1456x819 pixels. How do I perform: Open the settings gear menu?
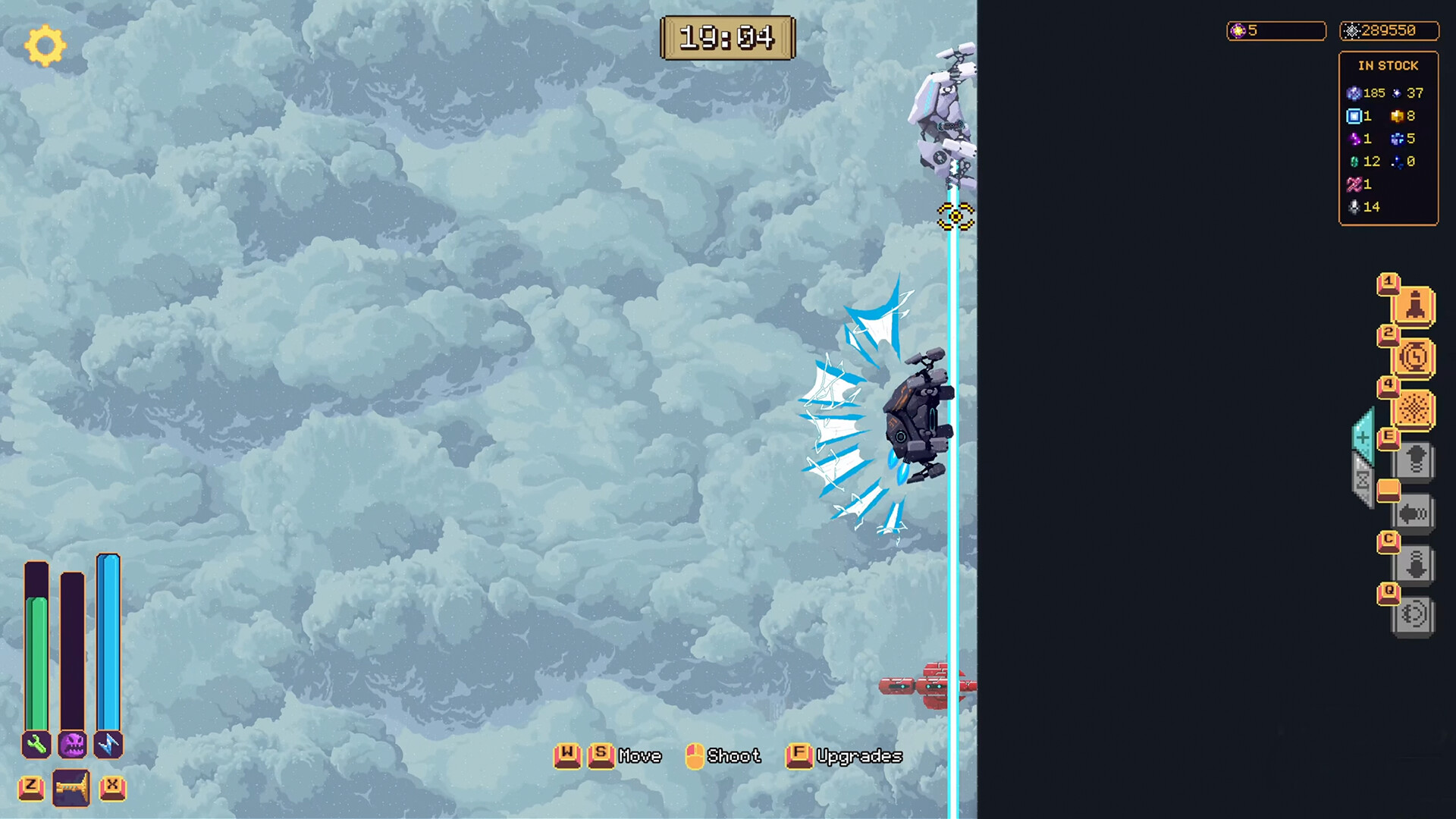44,45
